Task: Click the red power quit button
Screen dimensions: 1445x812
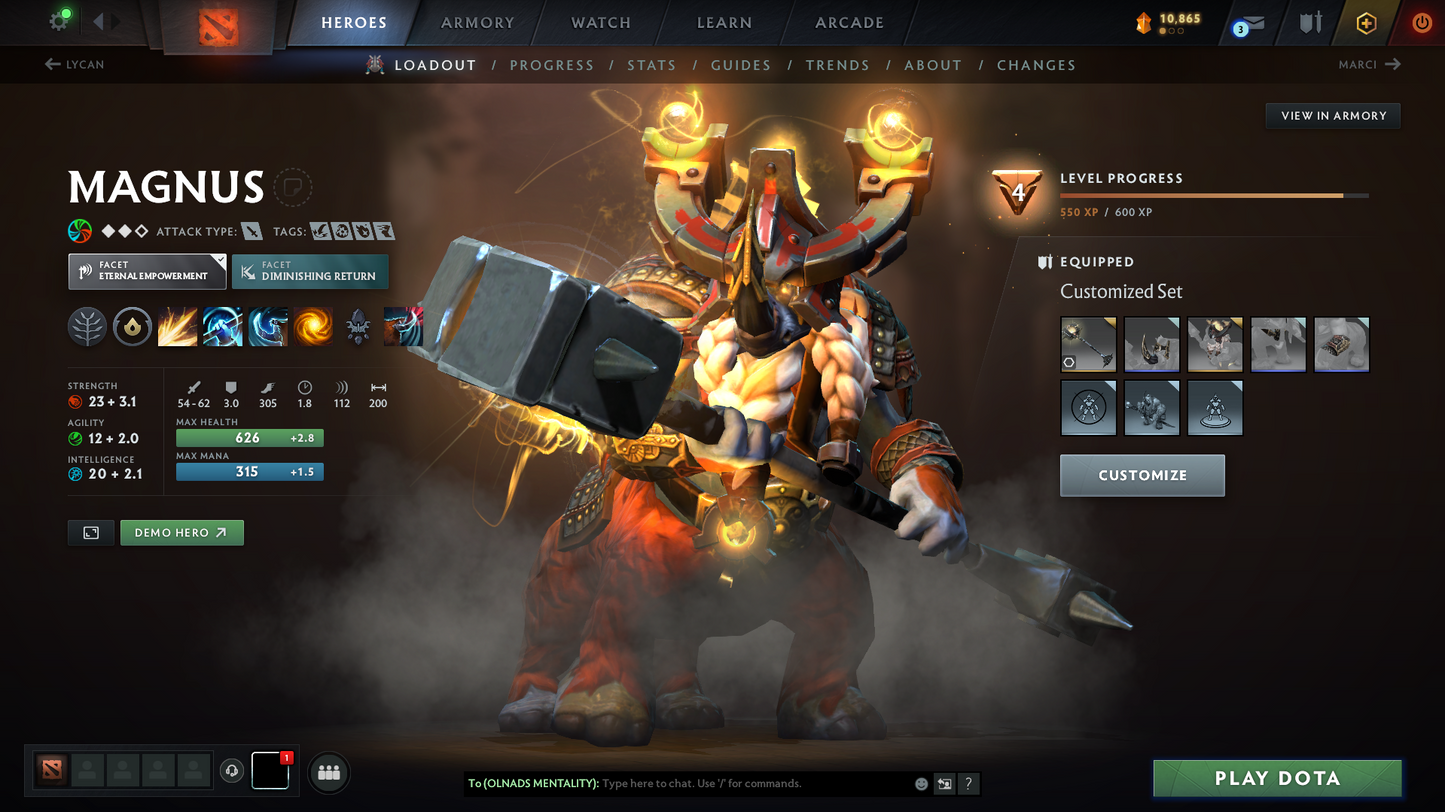Action: pyautogui.click(x=1421, y=22)
